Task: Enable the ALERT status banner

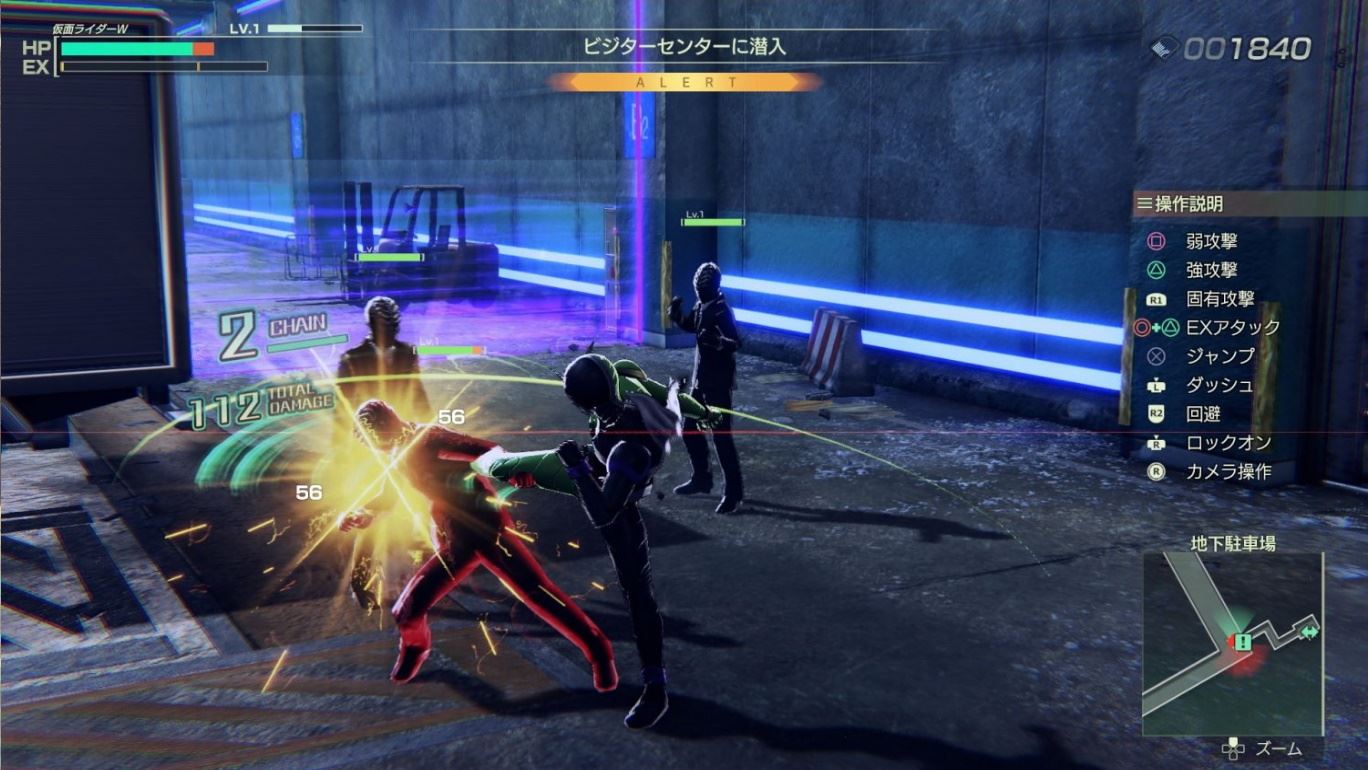Action: tap(683, 83)
